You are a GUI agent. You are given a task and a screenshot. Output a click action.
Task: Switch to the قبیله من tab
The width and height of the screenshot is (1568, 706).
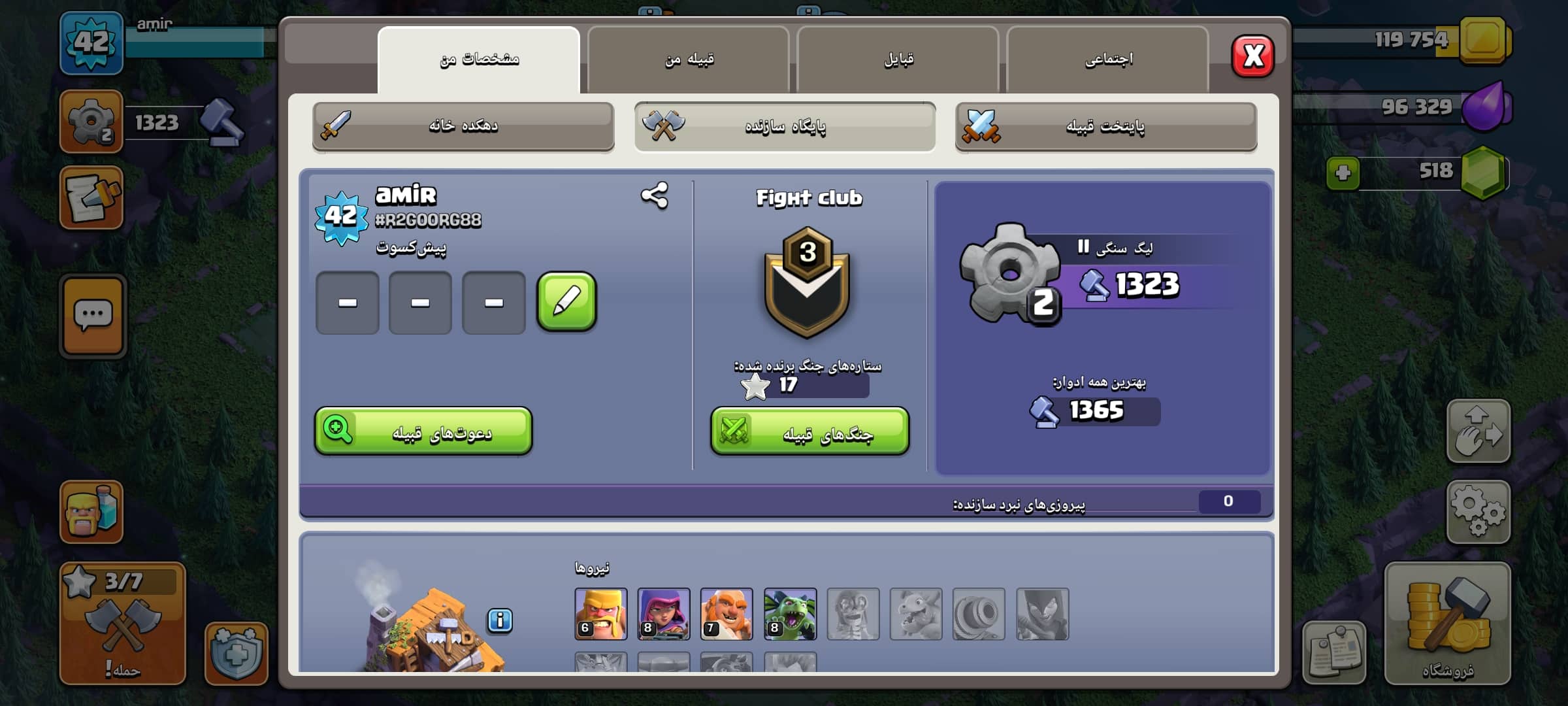[689, 59]
